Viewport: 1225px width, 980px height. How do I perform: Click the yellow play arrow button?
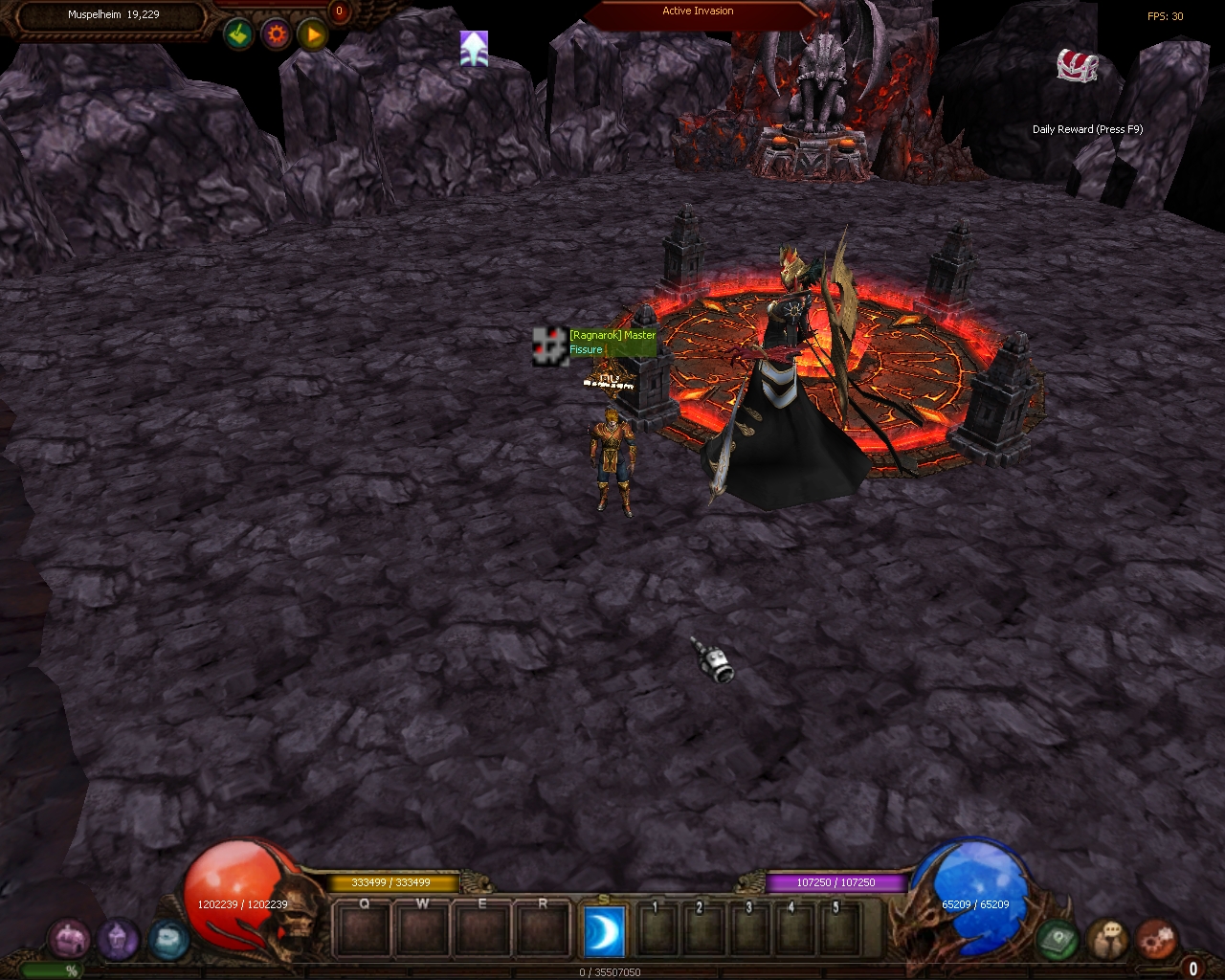coord(312,35)
